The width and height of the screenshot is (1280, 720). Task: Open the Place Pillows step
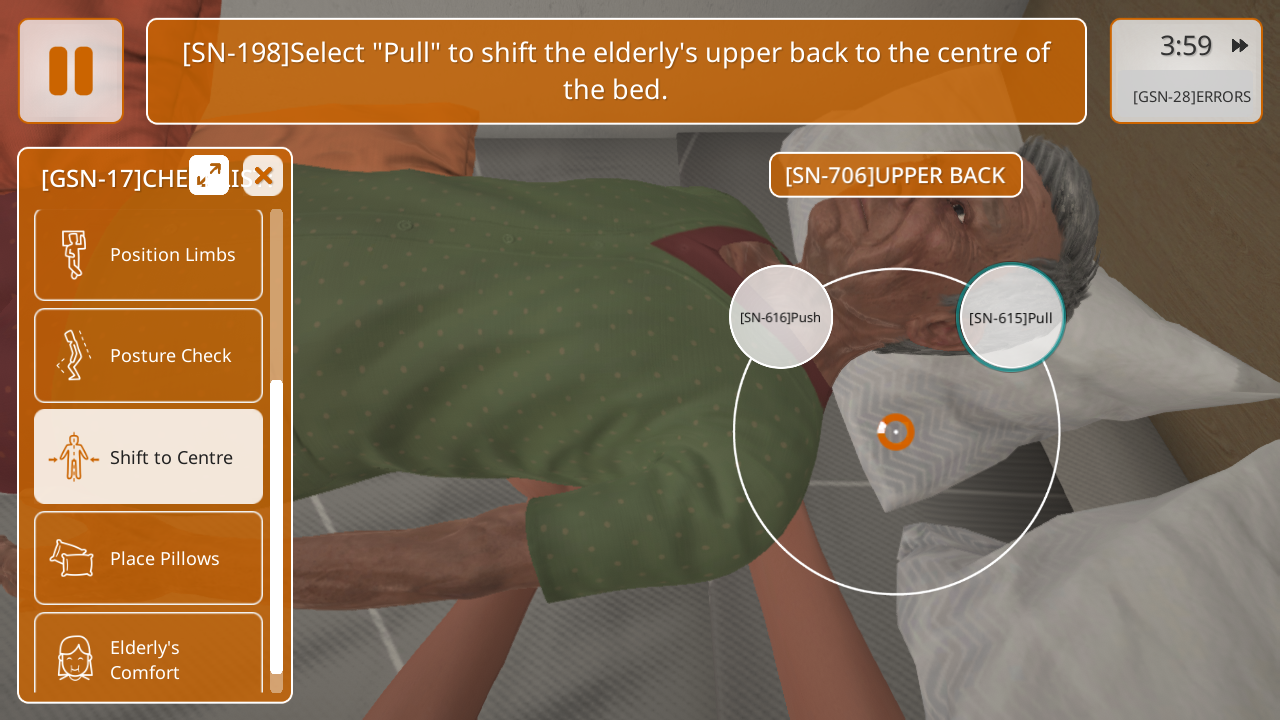tap(148, 558)
